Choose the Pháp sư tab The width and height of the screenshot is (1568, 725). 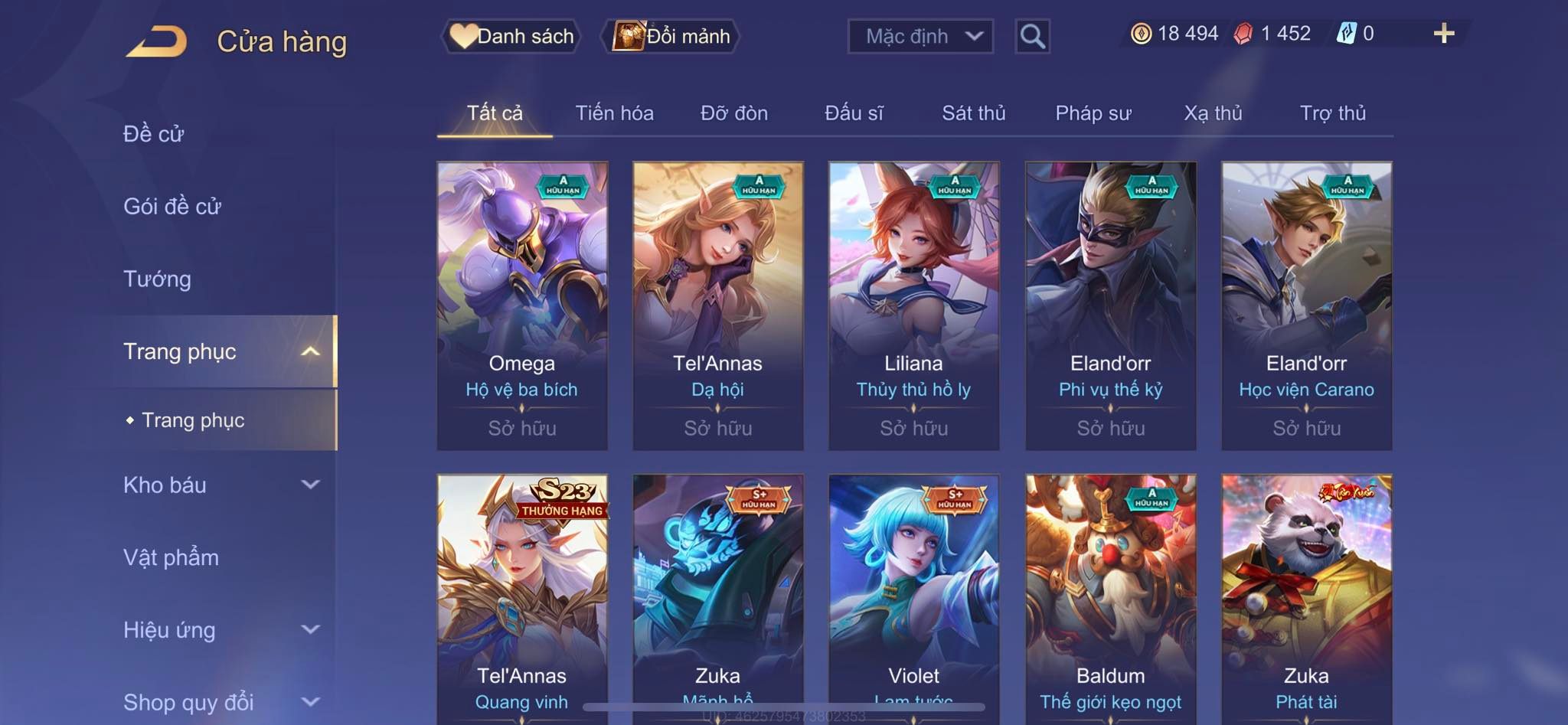[x=1093, y=113]
